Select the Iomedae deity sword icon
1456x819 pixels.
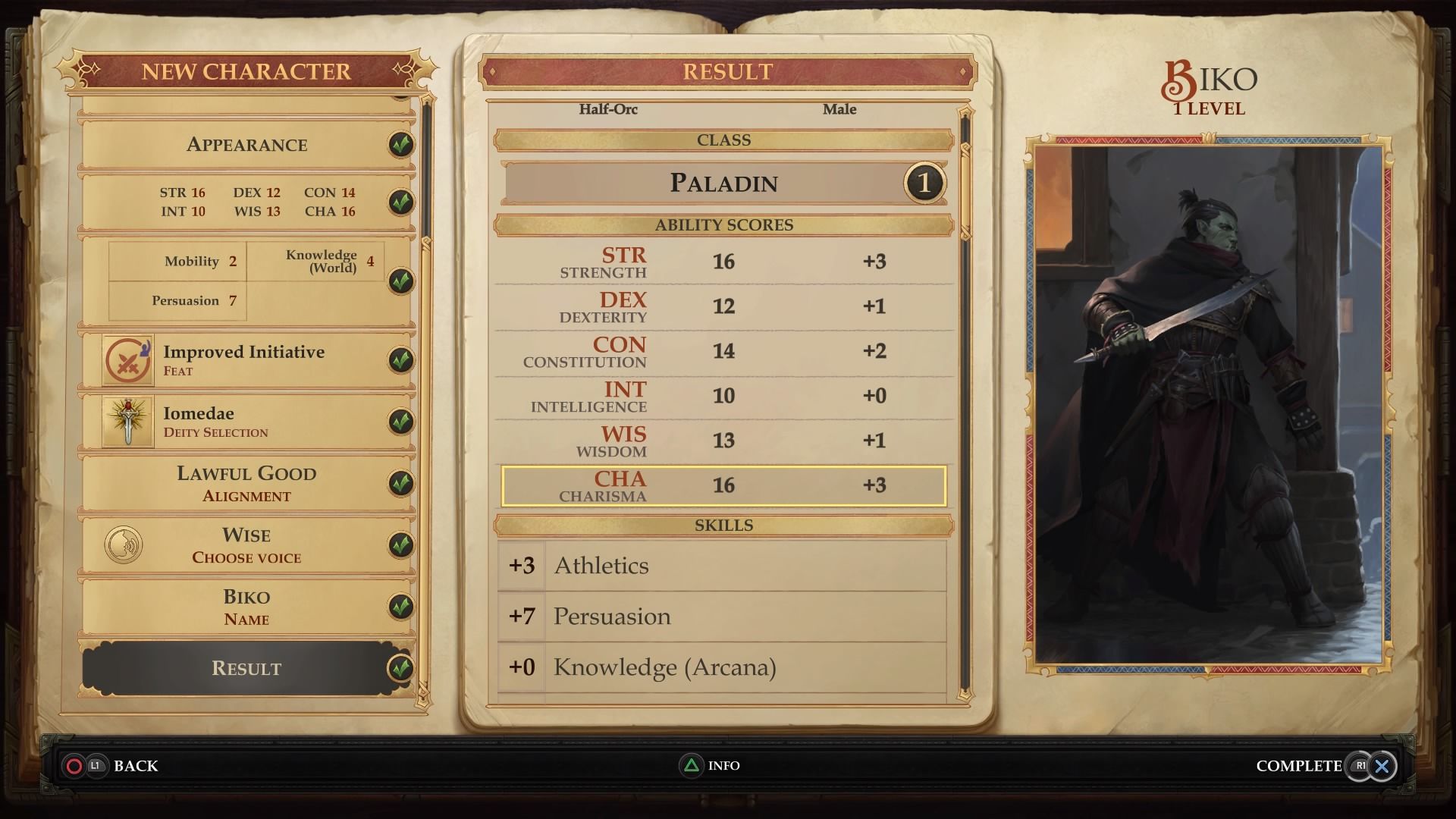(x=127, y=422)
